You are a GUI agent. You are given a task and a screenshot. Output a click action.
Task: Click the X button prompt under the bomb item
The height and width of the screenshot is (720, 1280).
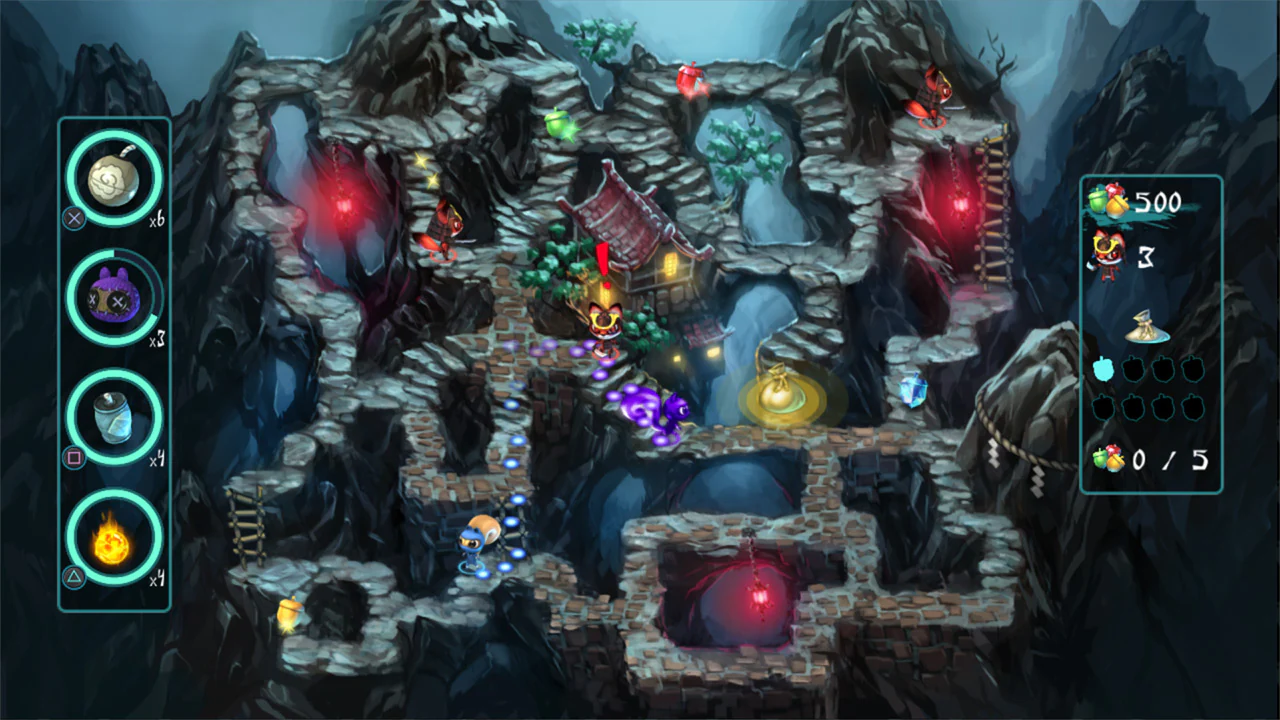pos(72,219)
